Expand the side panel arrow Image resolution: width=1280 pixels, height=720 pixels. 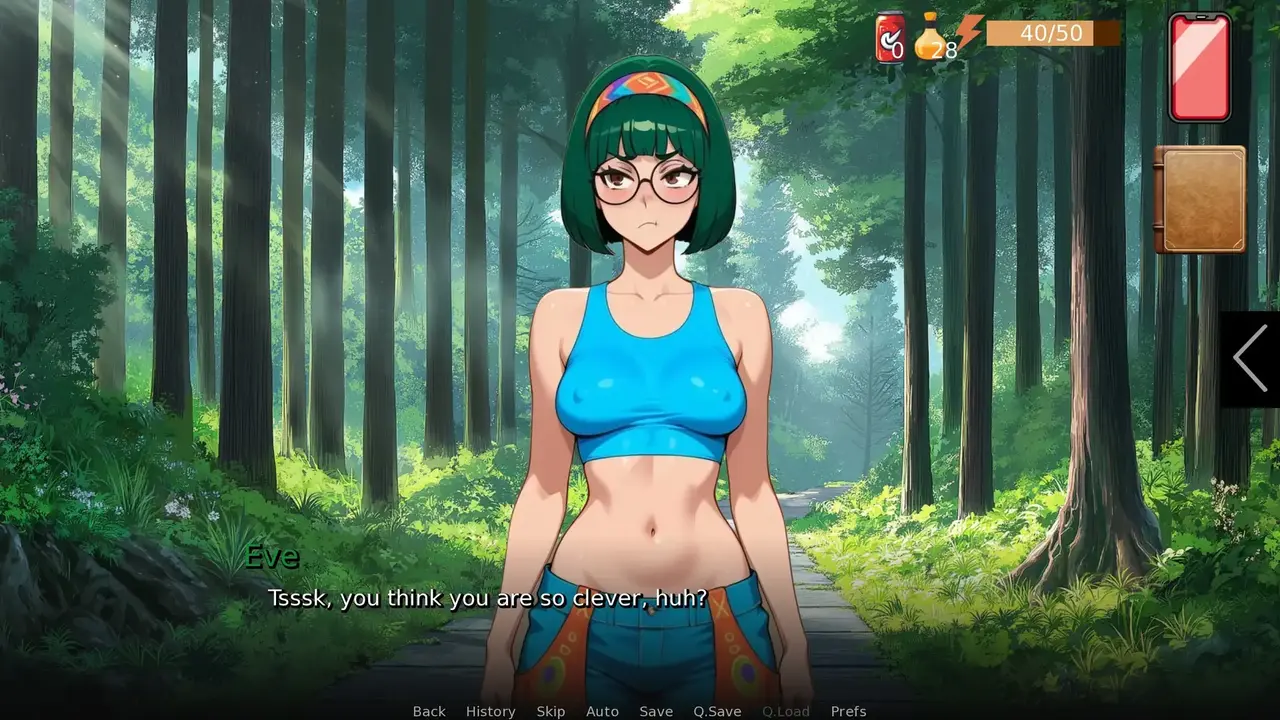1250,358
